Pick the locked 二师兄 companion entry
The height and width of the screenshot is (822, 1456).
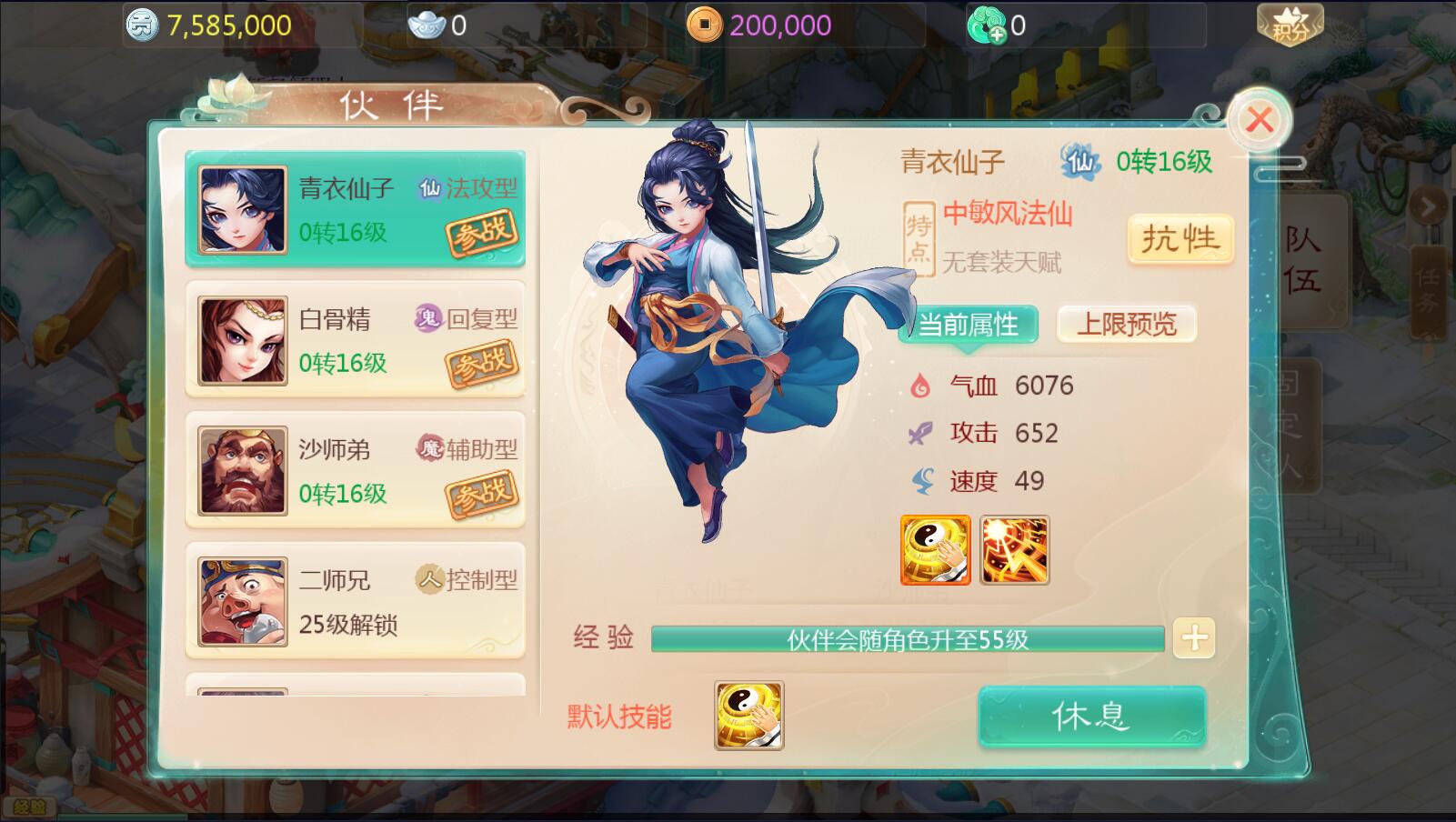tap(355, 601)
